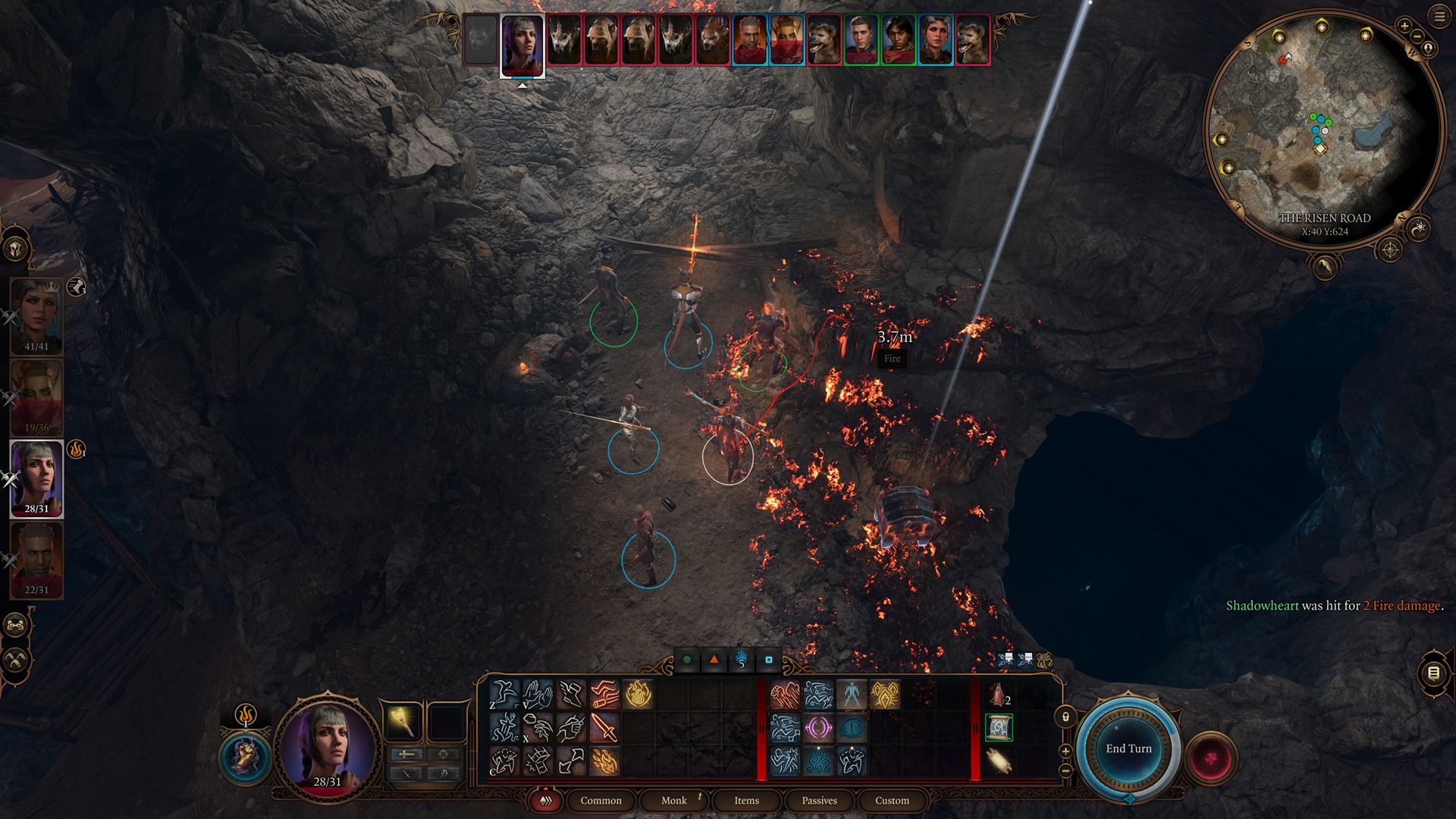The width and height of the screenshot is (1456, 819).
Task: Activate the sword main-hand attack action
Action: pyautogui.click(x=604, y=727)
